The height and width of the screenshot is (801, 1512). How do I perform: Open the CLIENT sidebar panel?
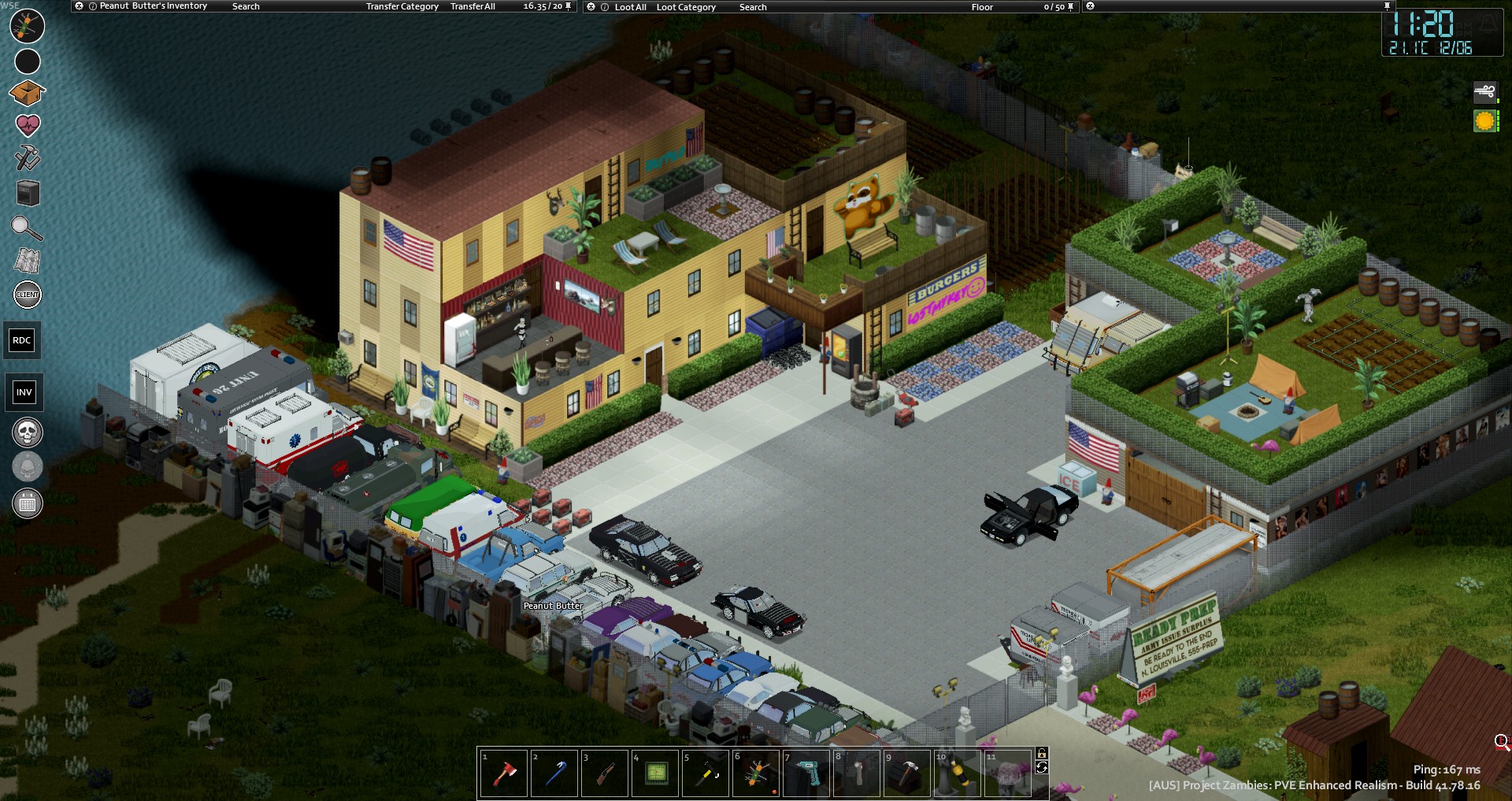26,295
